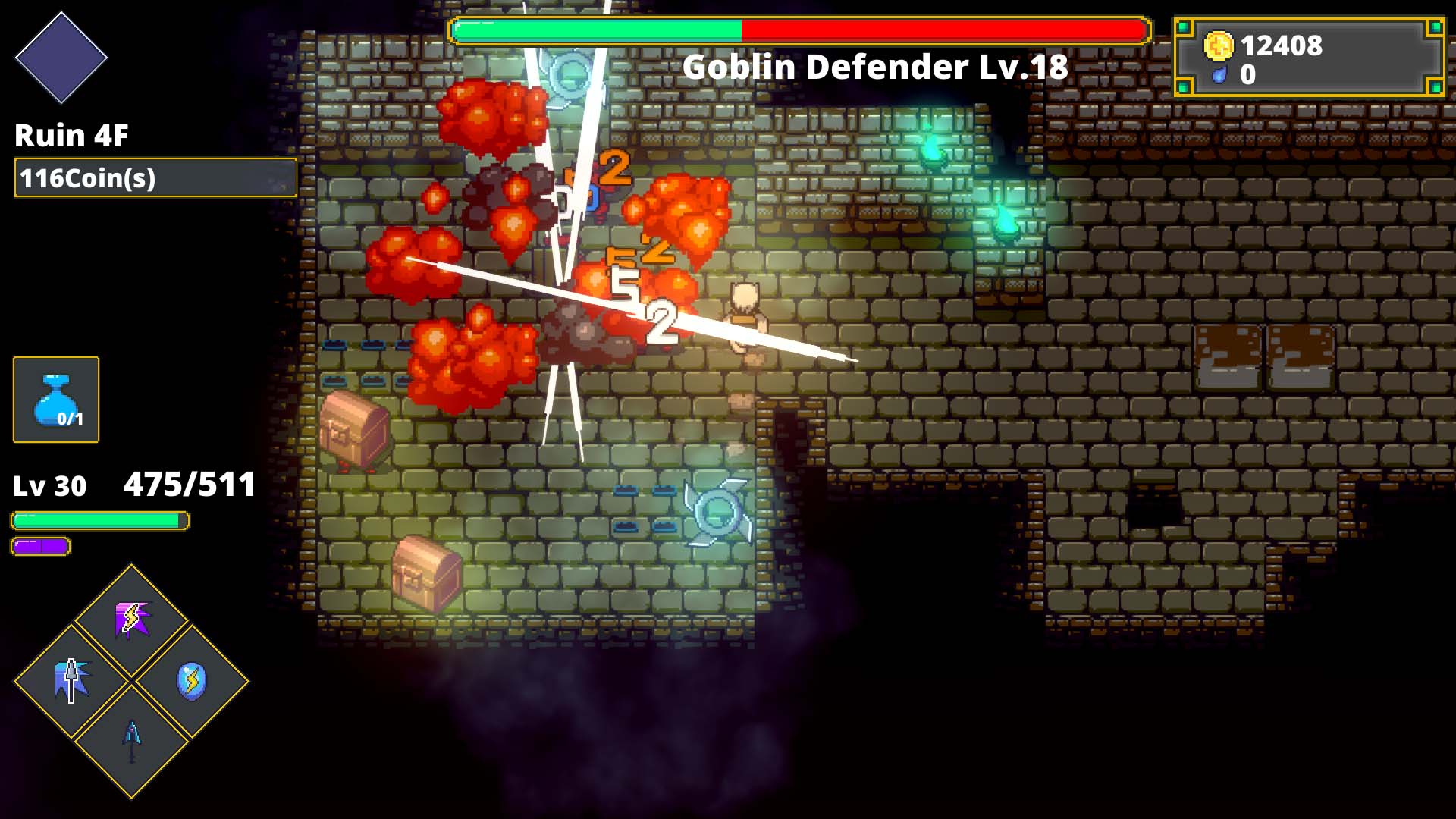Image resolution: width=1456 pixels, height=819 pixels.
Task: Select the Ruin 4F floor label
Action: [72, 136]
